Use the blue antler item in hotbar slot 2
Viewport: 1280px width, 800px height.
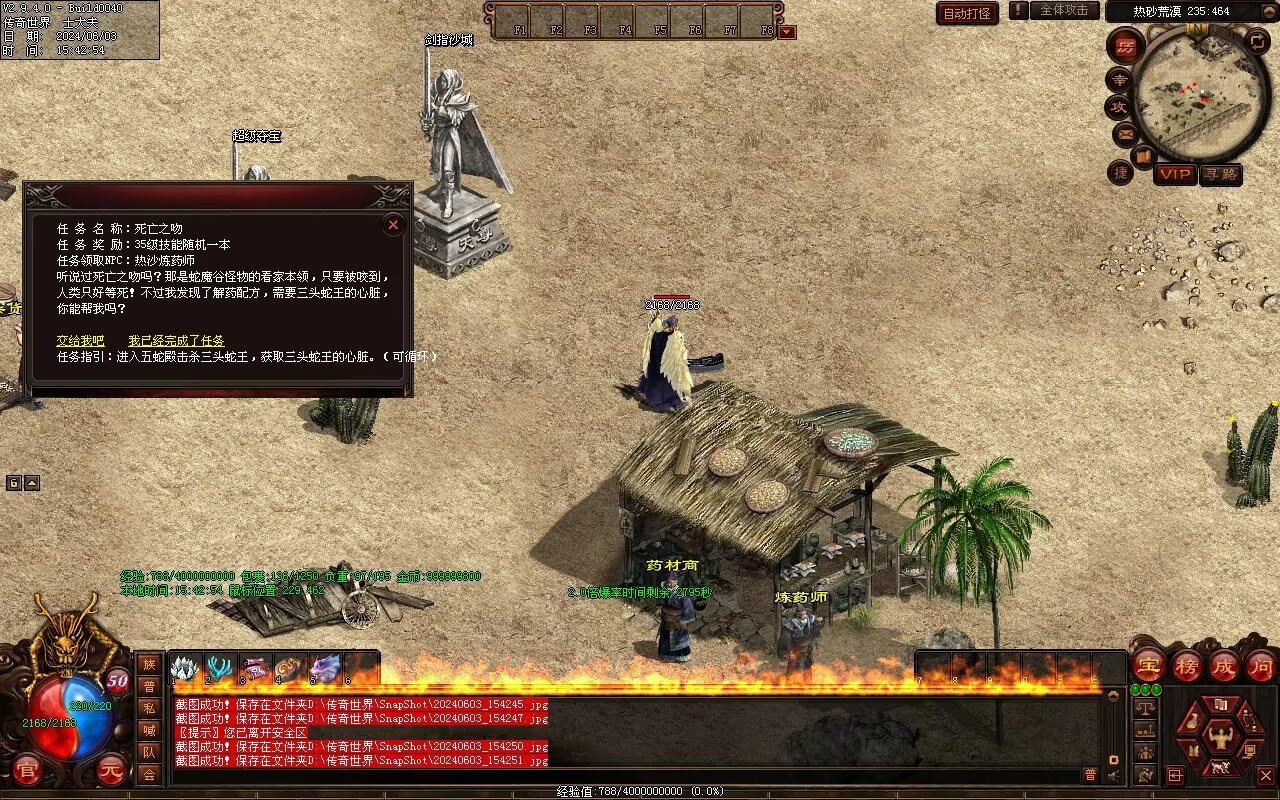[x=221, y=668]
